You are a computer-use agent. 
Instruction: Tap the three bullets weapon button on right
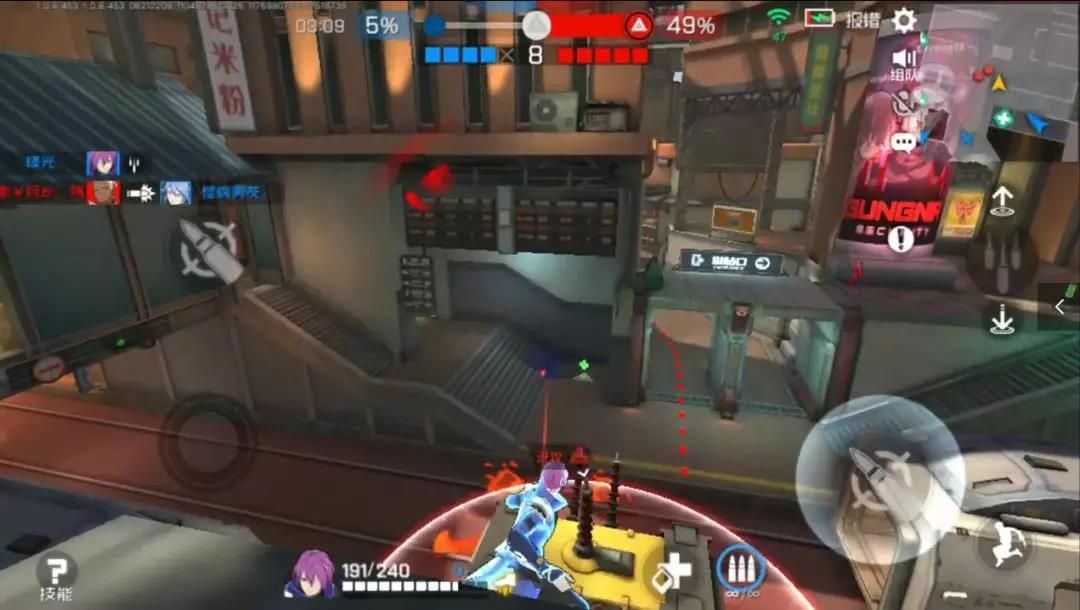point(1001,261)
